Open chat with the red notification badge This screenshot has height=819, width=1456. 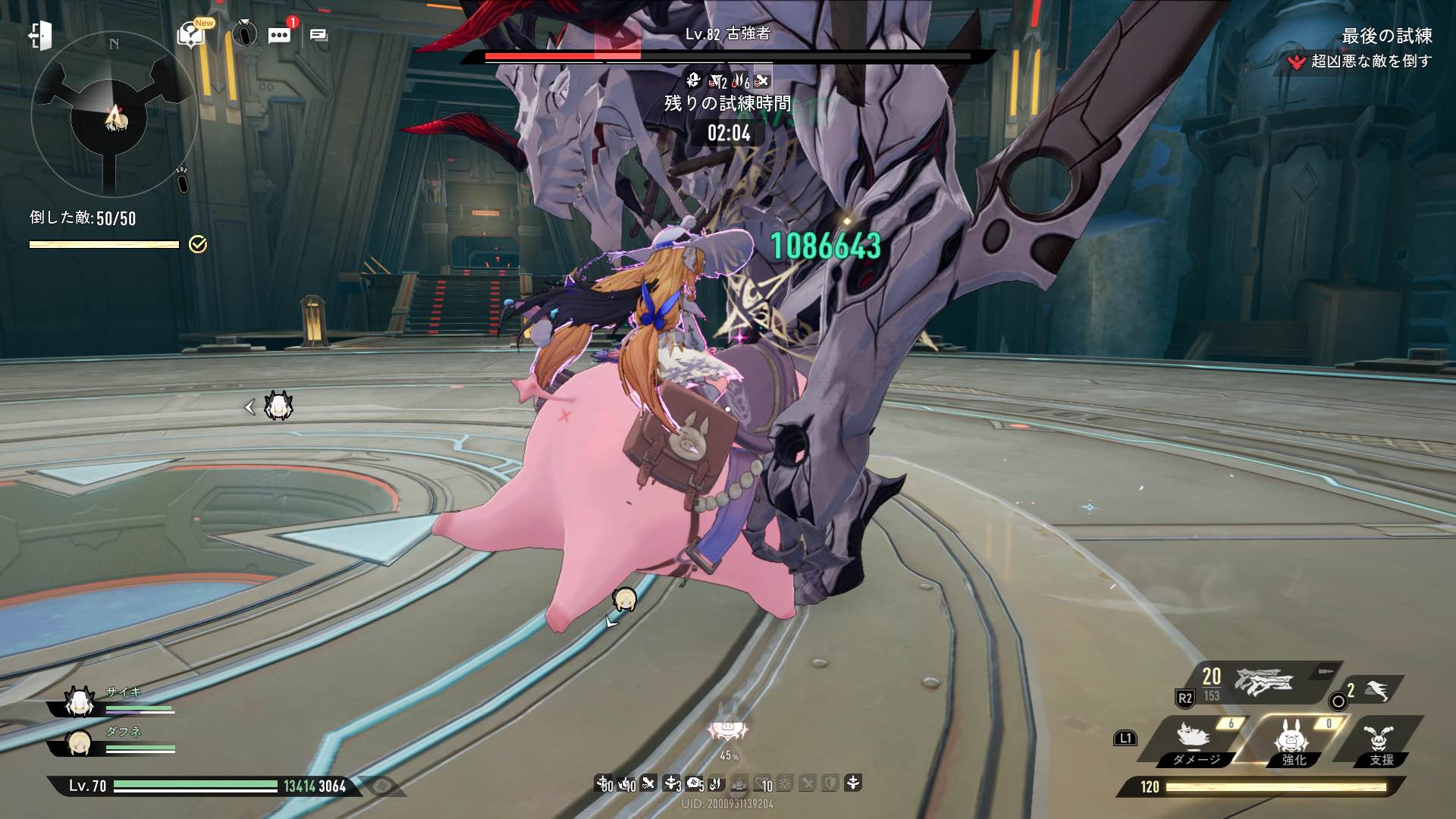[x=279, y=35]
